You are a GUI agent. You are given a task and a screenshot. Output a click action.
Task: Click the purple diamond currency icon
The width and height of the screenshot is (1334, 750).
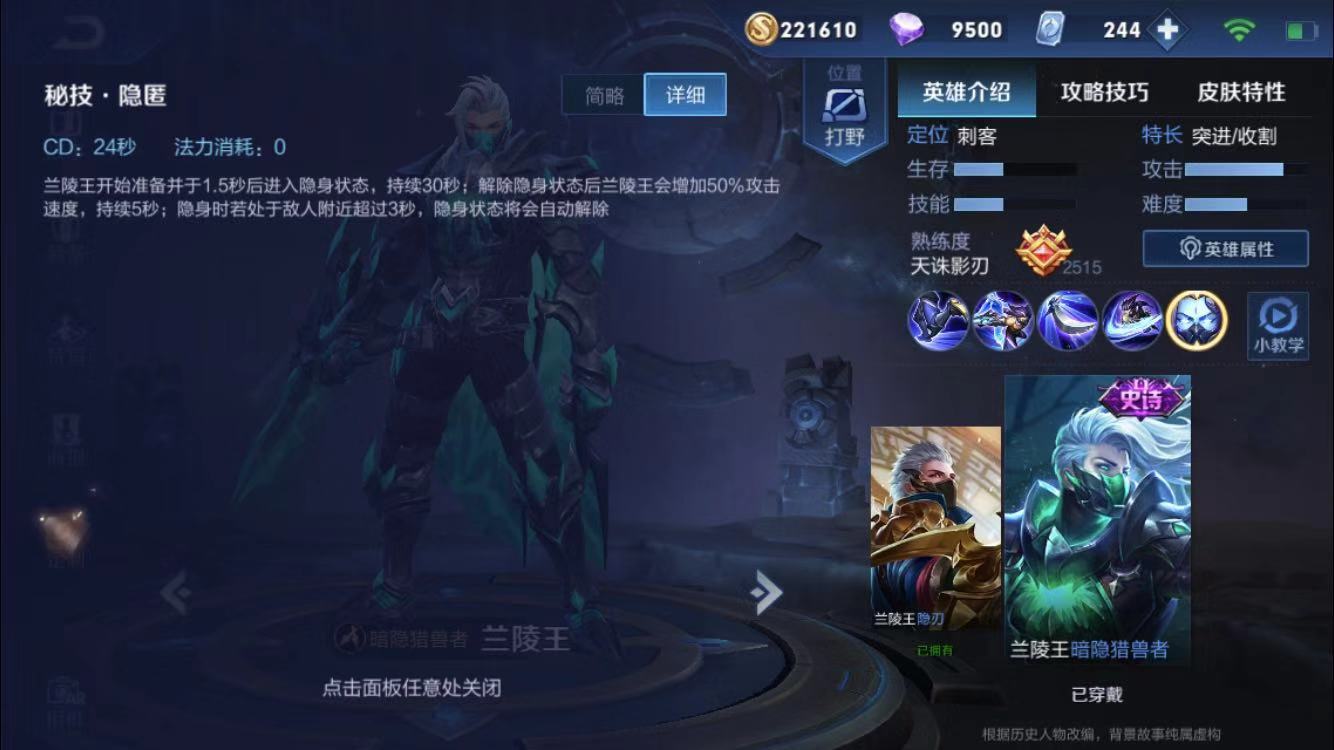(x=906, y=29)
